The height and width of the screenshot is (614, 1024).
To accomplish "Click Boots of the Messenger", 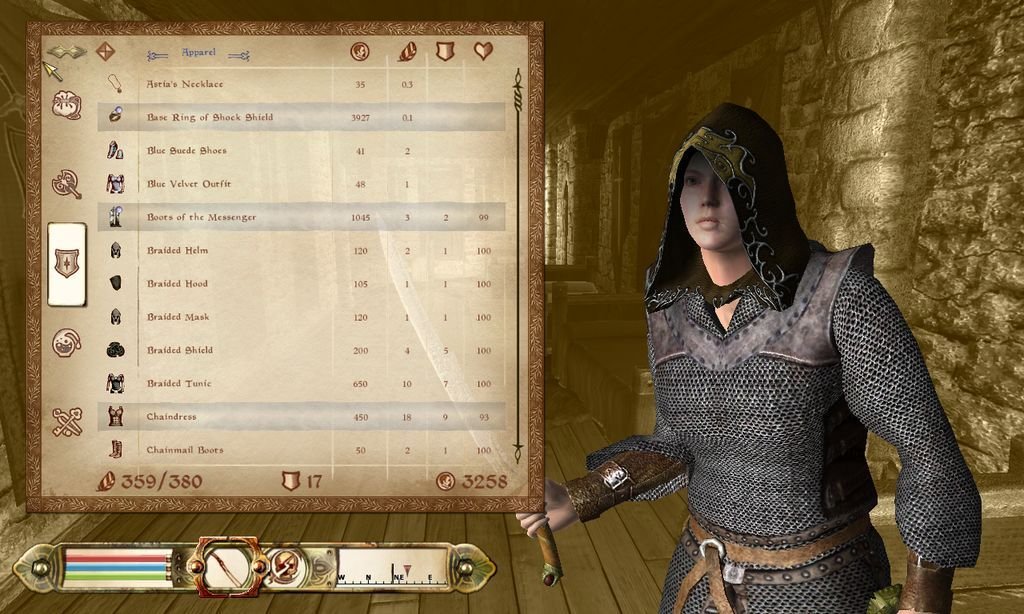I will [x=201, y=217].
